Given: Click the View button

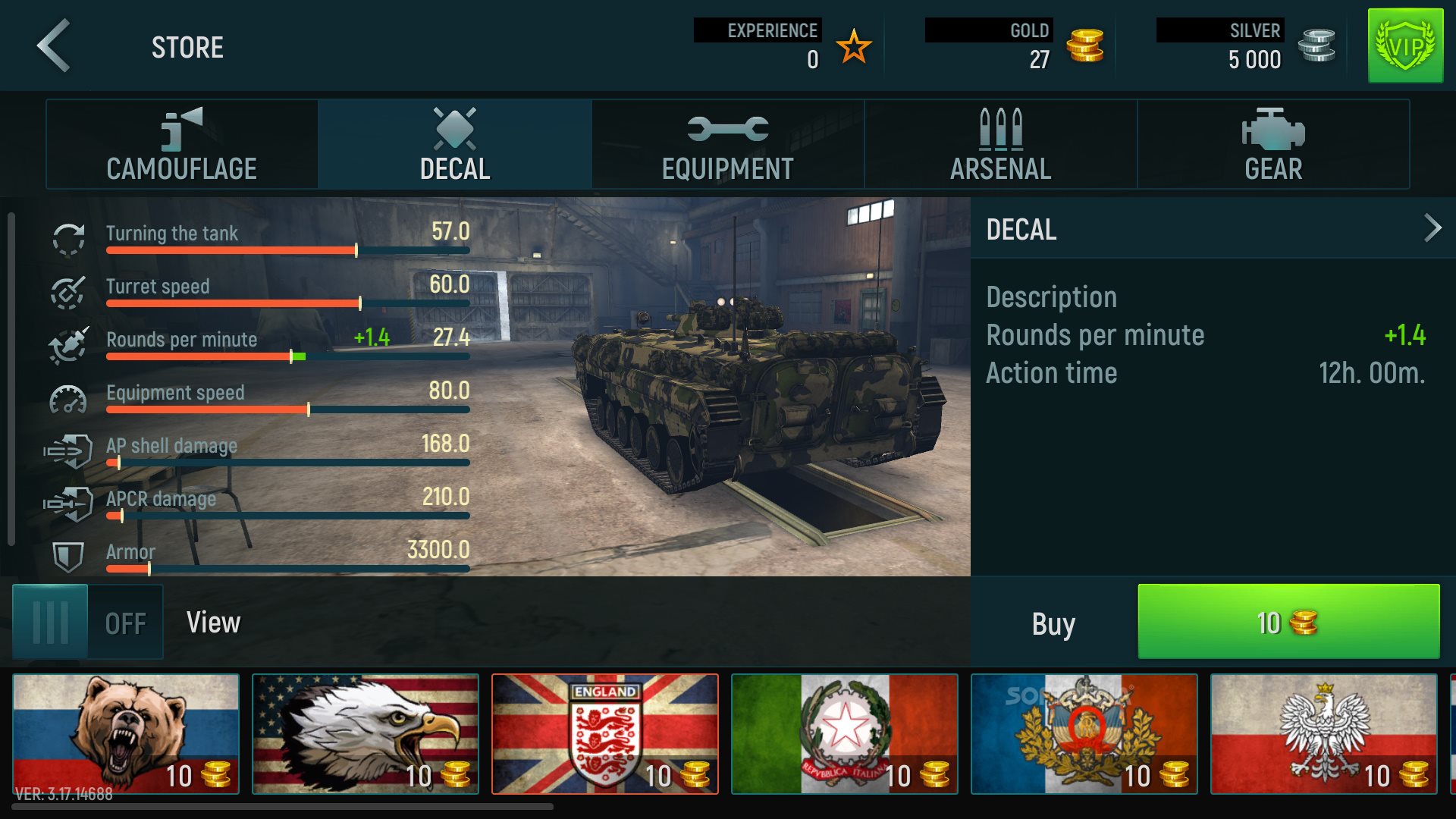Looking at the screenshot, I should click(215, 622).
